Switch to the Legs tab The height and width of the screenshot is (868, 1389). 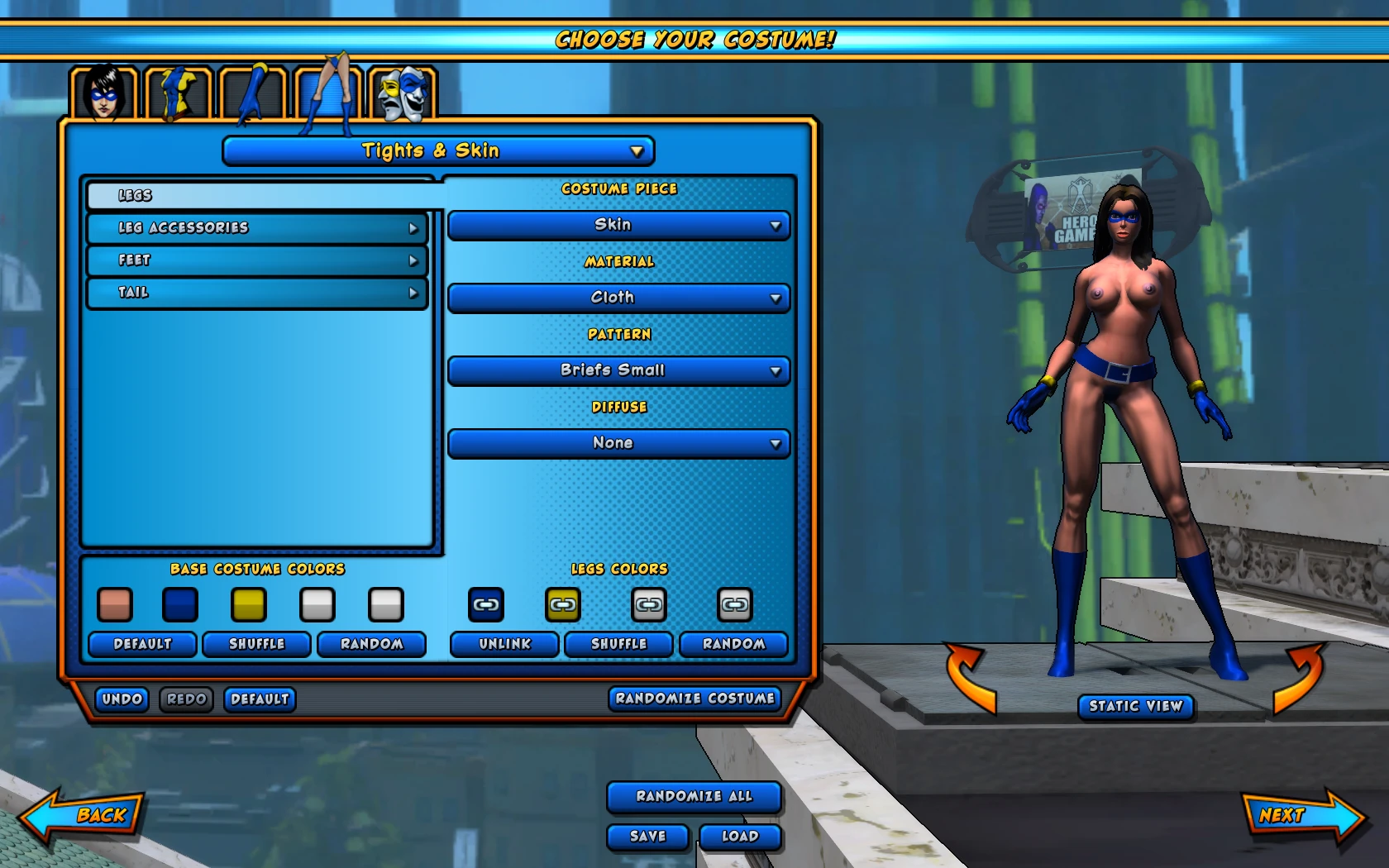[x=256, y=195]
